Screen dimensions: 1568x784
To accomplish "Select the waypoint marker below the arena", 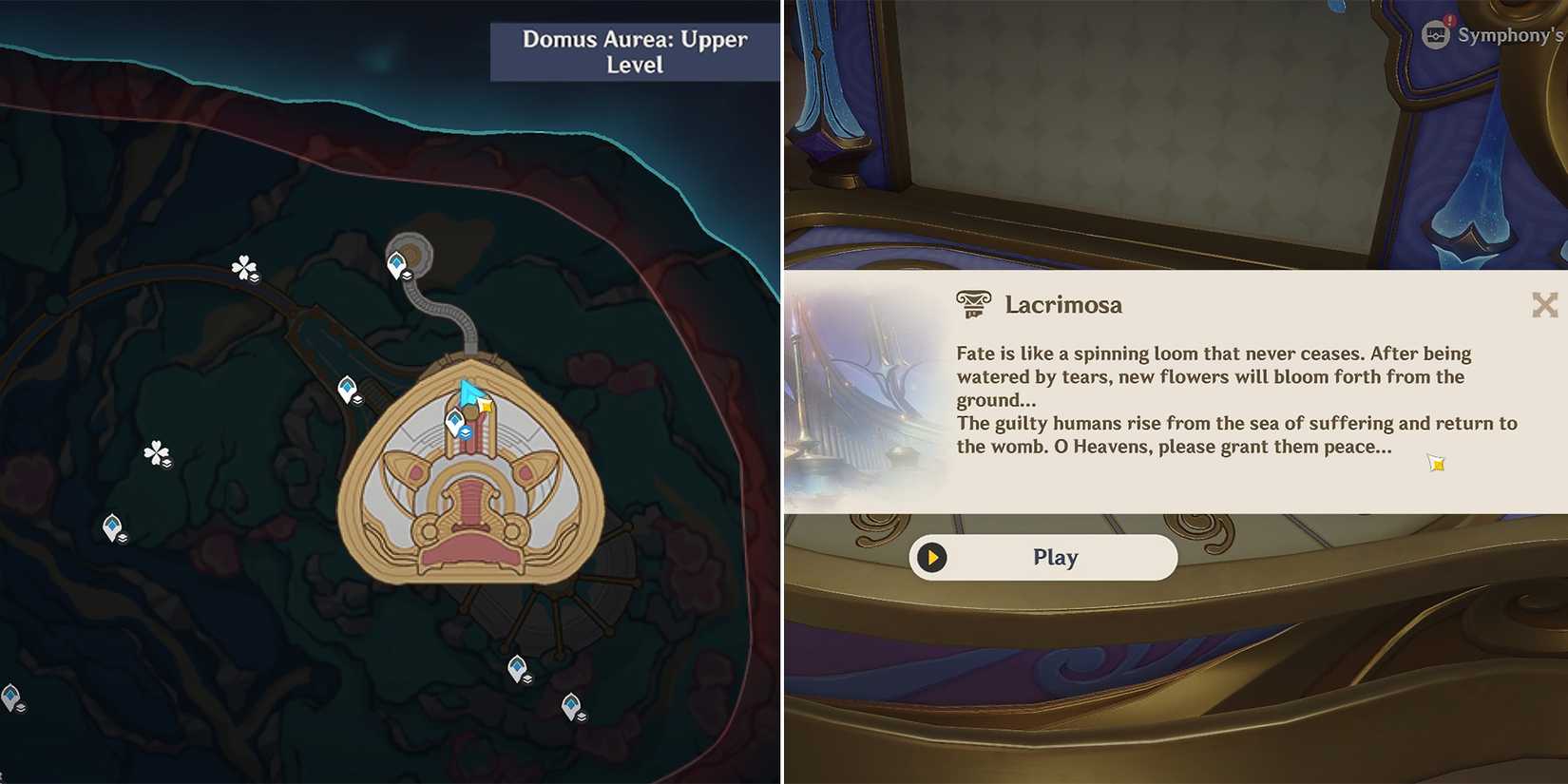I will pyautogui.click(x=516, y=666).
